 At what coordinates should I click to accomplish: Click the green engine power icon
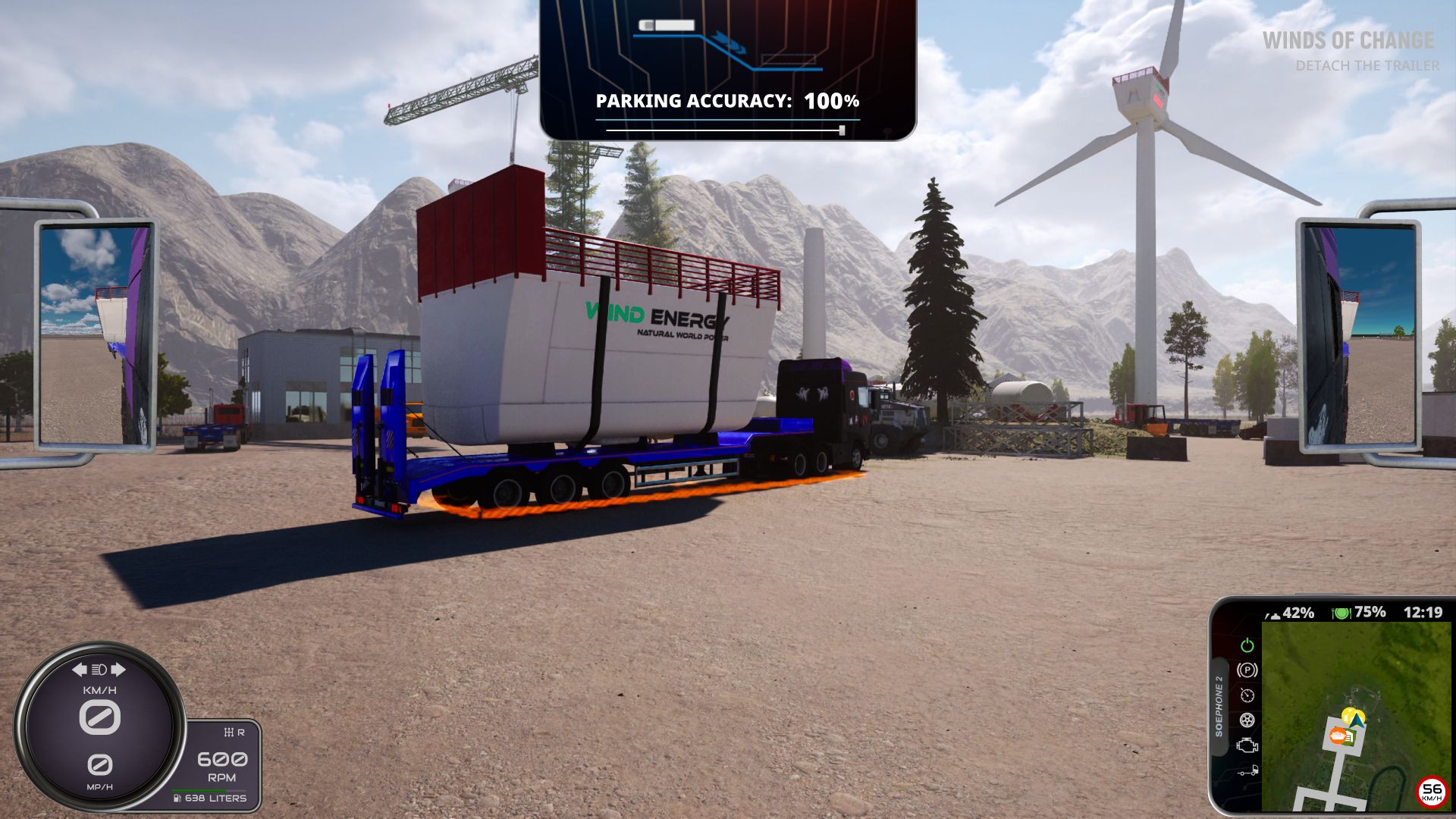1247,645
